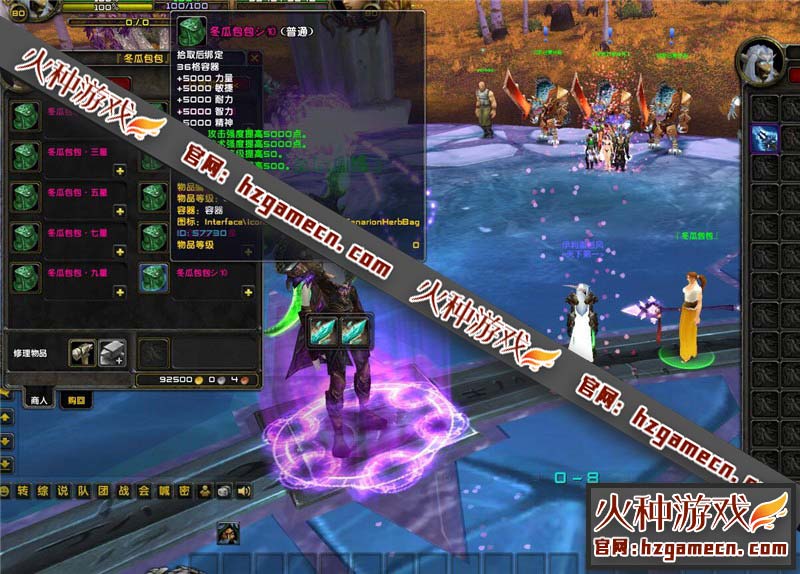Click the repair hammer icon
The image size is (800, 574).
[x=82, y=351]
